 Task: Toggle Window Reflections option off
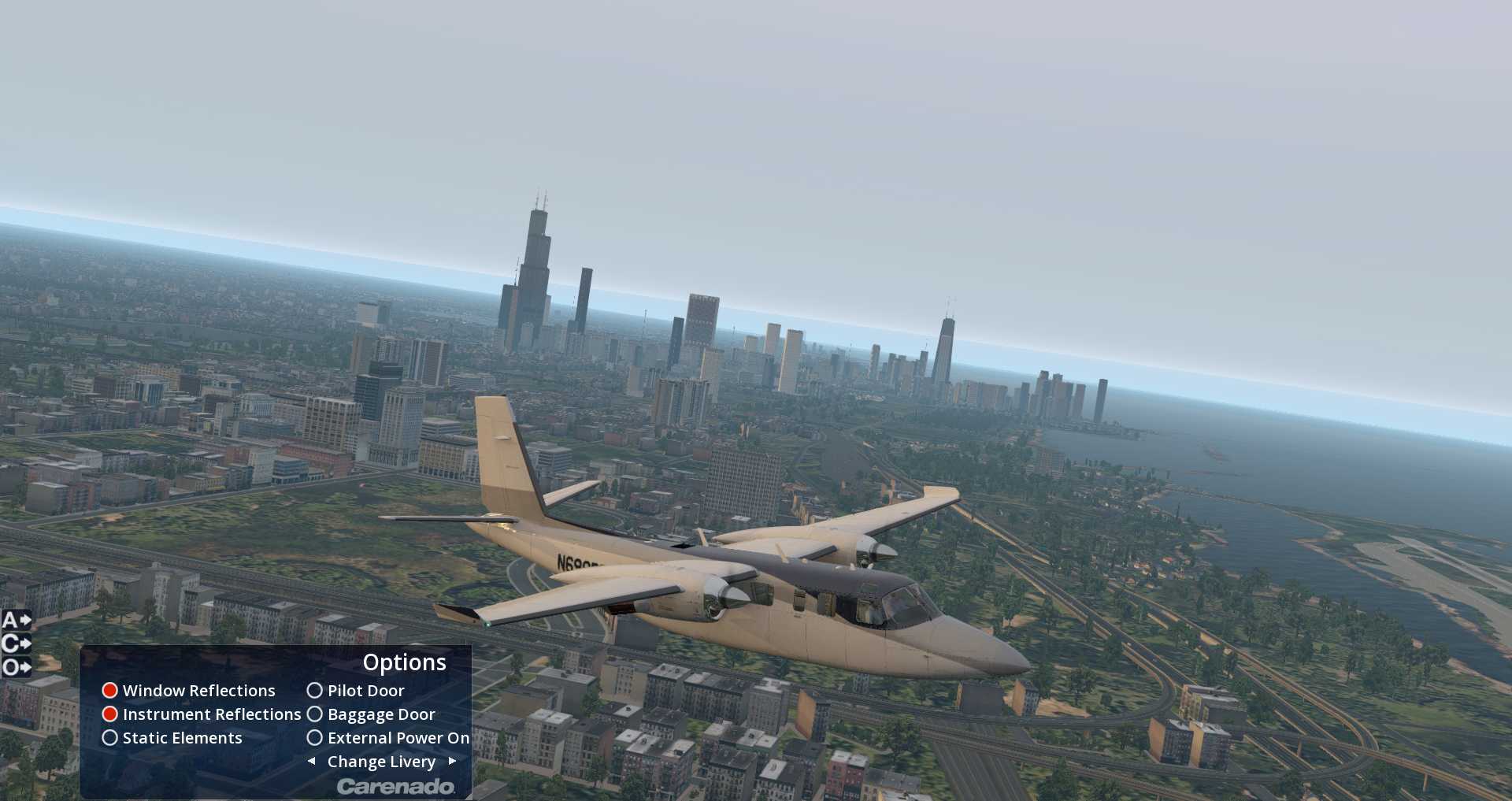tap(110, 691)
